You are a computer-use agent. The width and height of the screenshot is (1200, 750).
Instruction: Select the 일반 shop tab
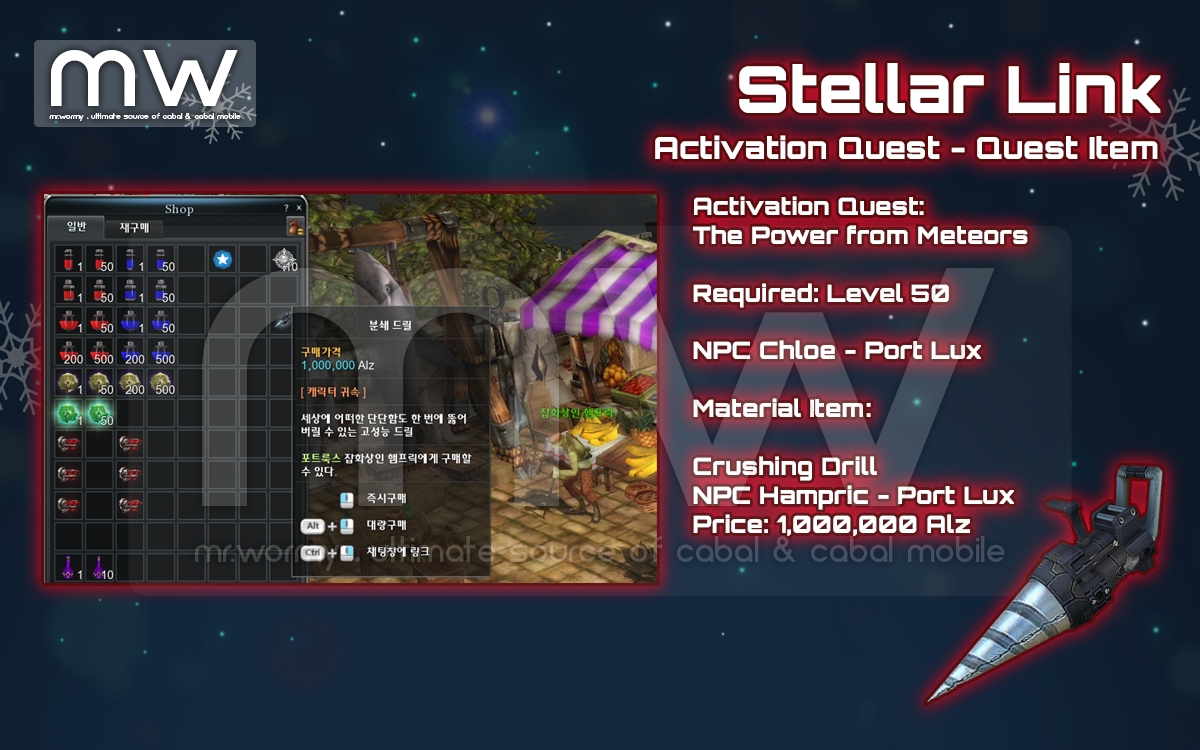click(76, 227)
